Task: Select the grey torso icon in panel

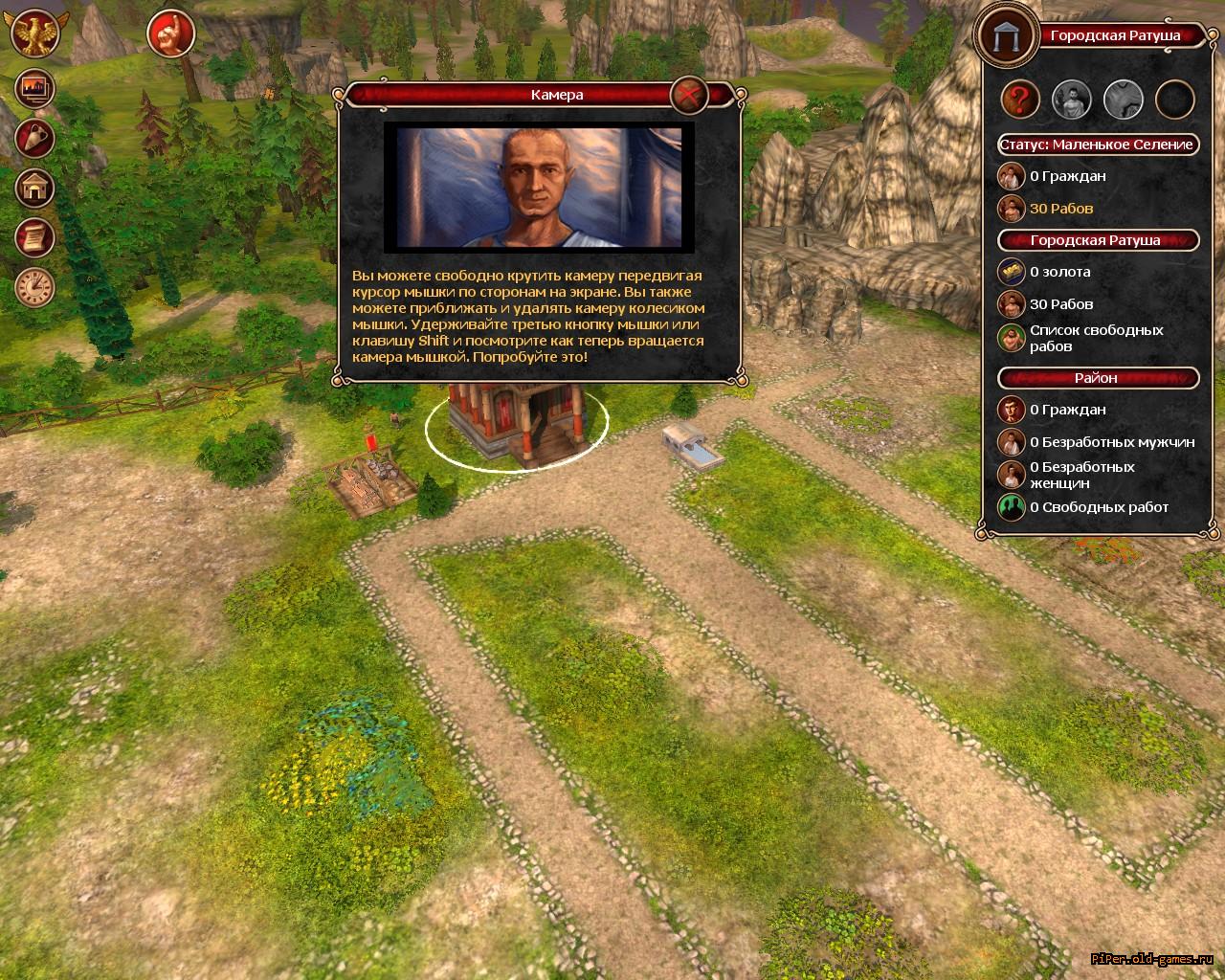Action: 1124,98
